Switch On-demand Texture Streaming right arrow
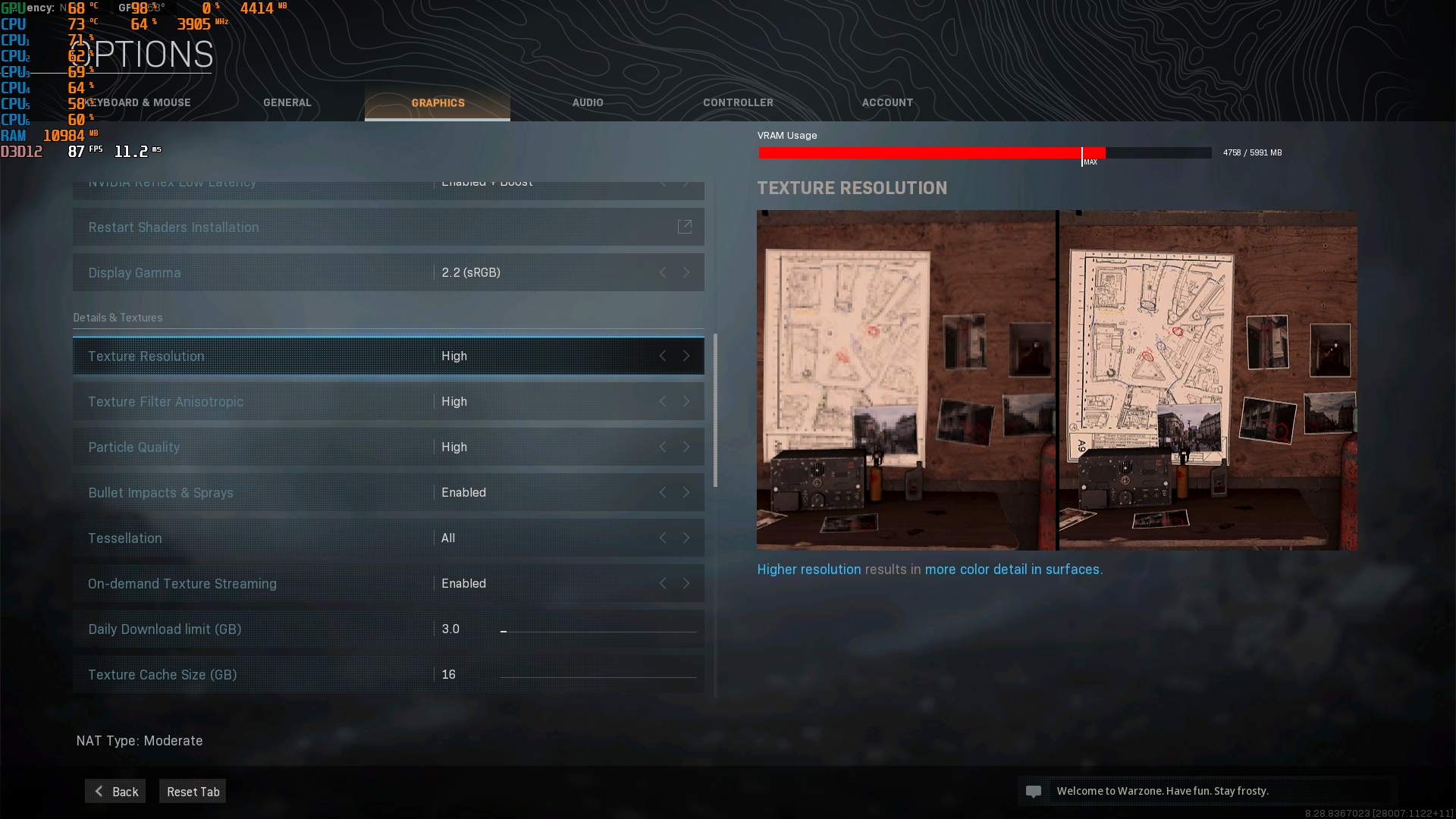The height and width of the screenshot is (819, 1456). pyautogui.click(x=686, y=583)
